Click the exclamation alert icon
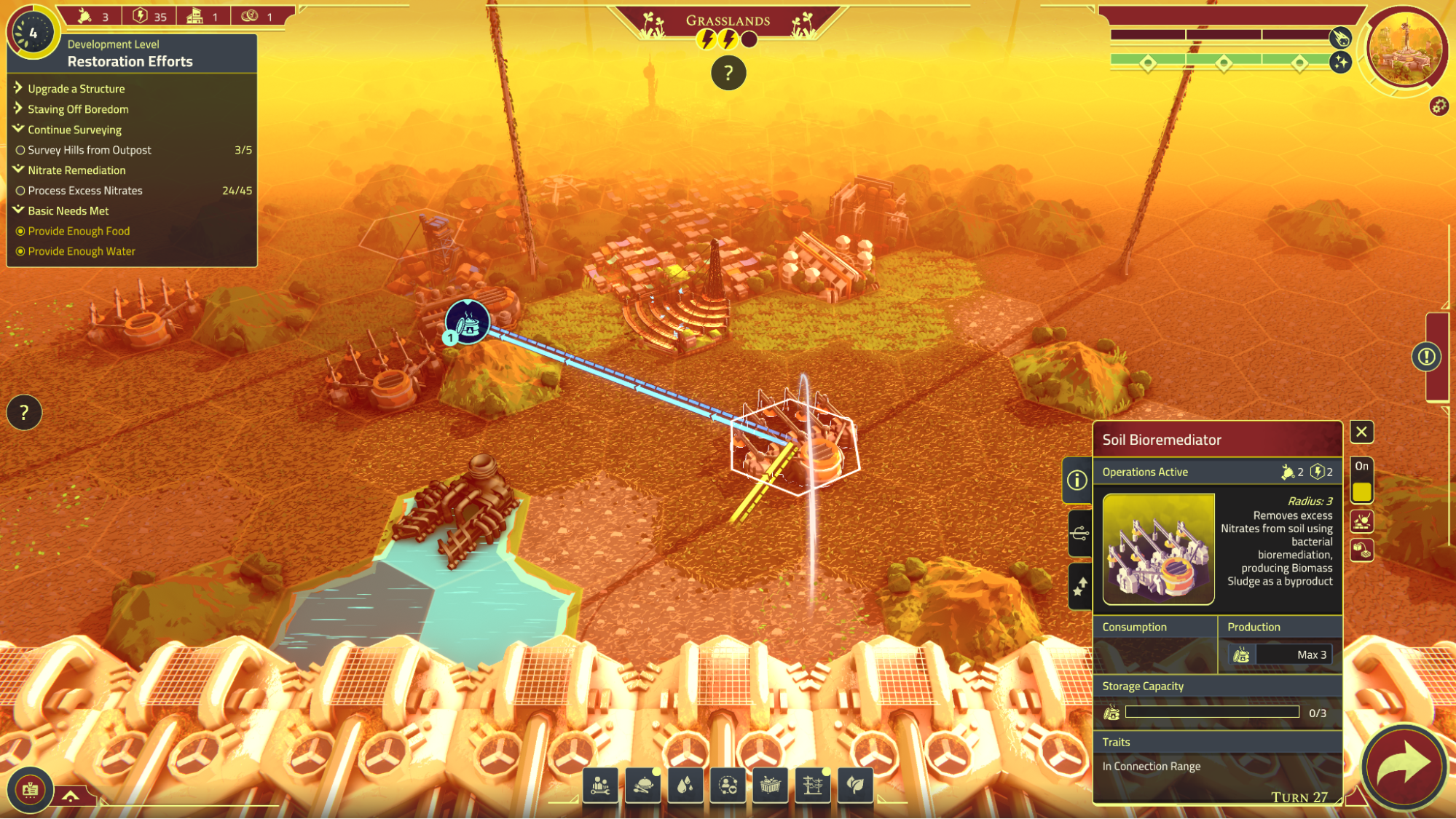 (x=1426, y=357)
